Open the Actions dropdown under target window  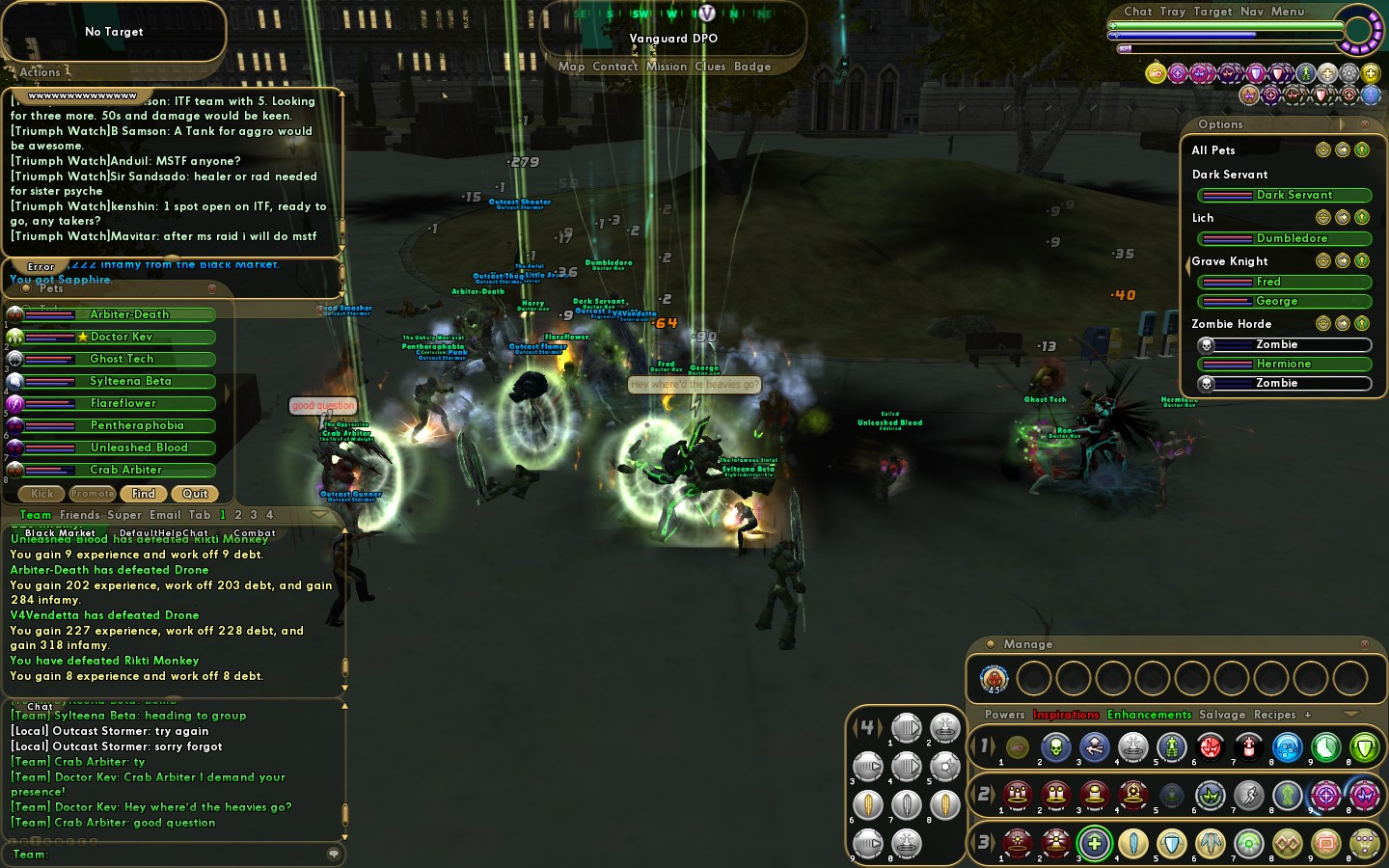coord(41,72)
